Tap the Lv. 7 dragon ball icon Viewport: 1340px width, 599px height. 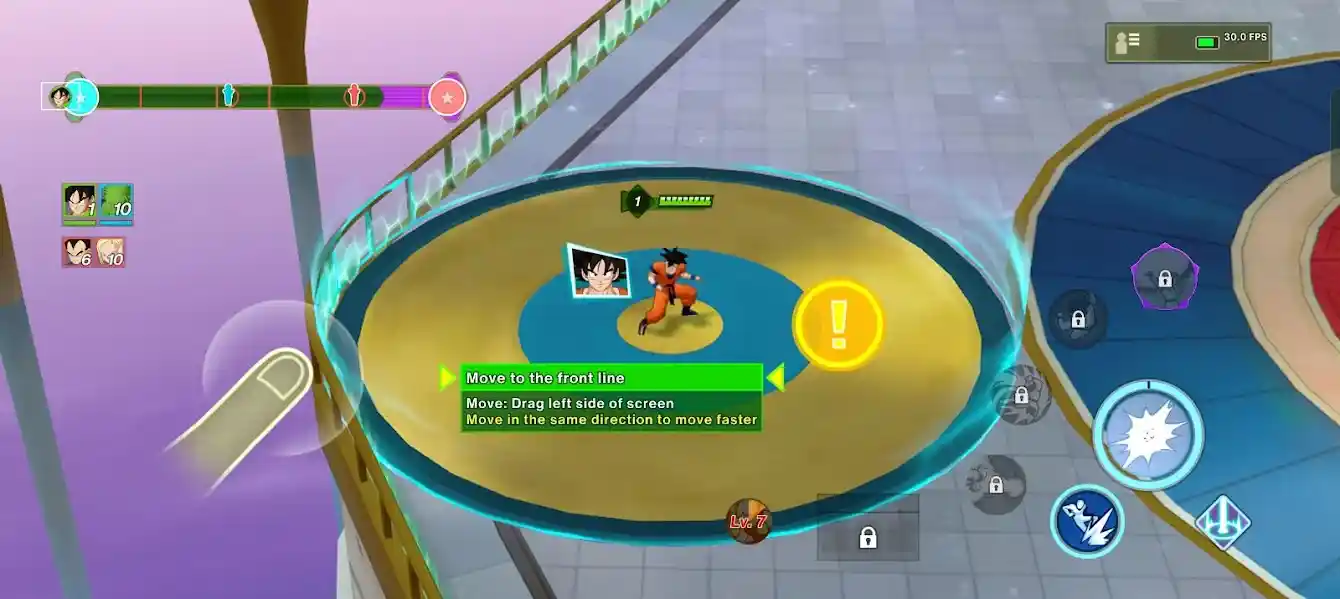pos(748,521)
